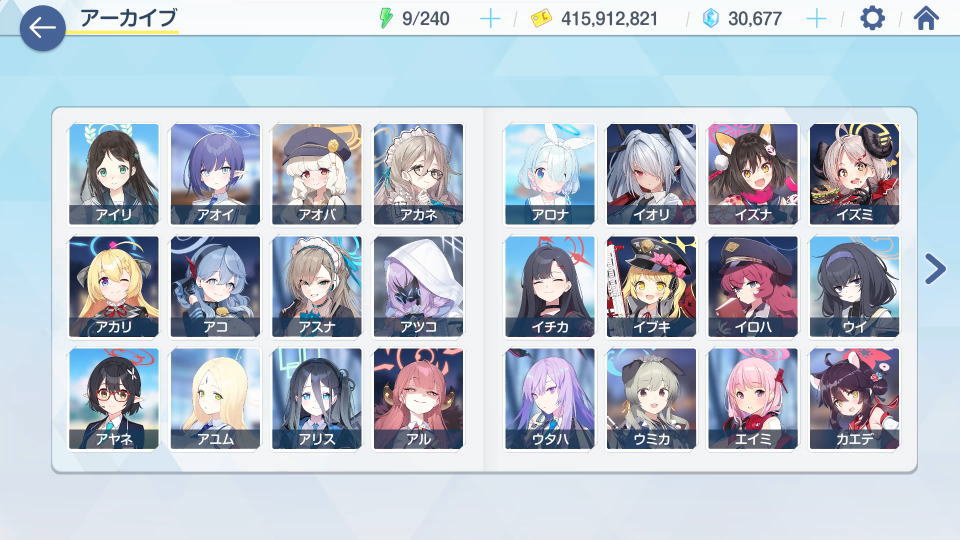Select the カエデ character tile
The width and height of the screenshot is (960, 540).
pos(854,398)
